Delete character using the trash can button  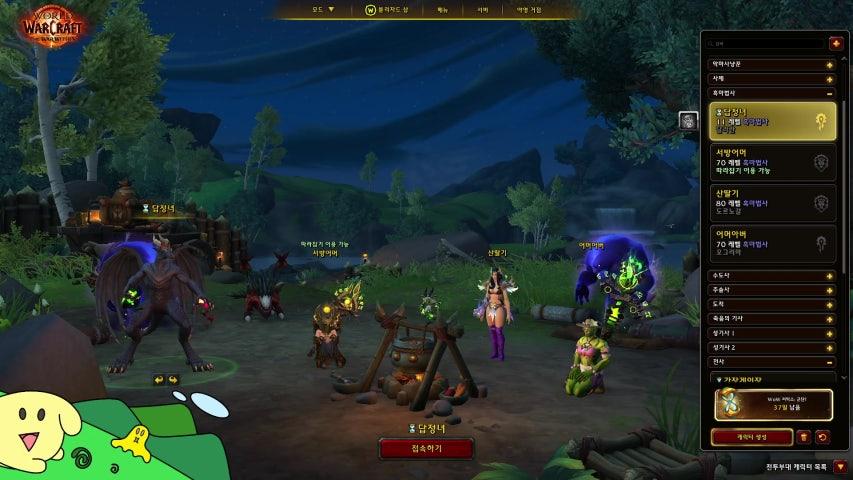(x=804, y=437)
